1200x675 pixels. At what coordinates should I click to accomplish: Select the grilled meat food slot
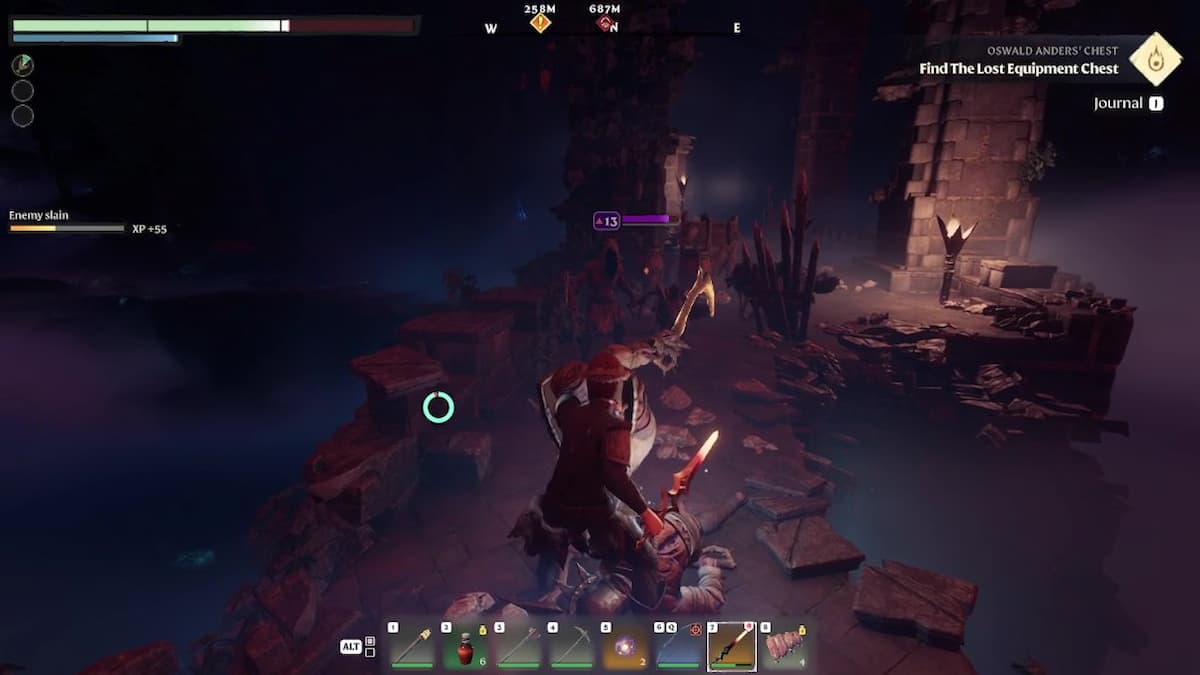(787, 647)
